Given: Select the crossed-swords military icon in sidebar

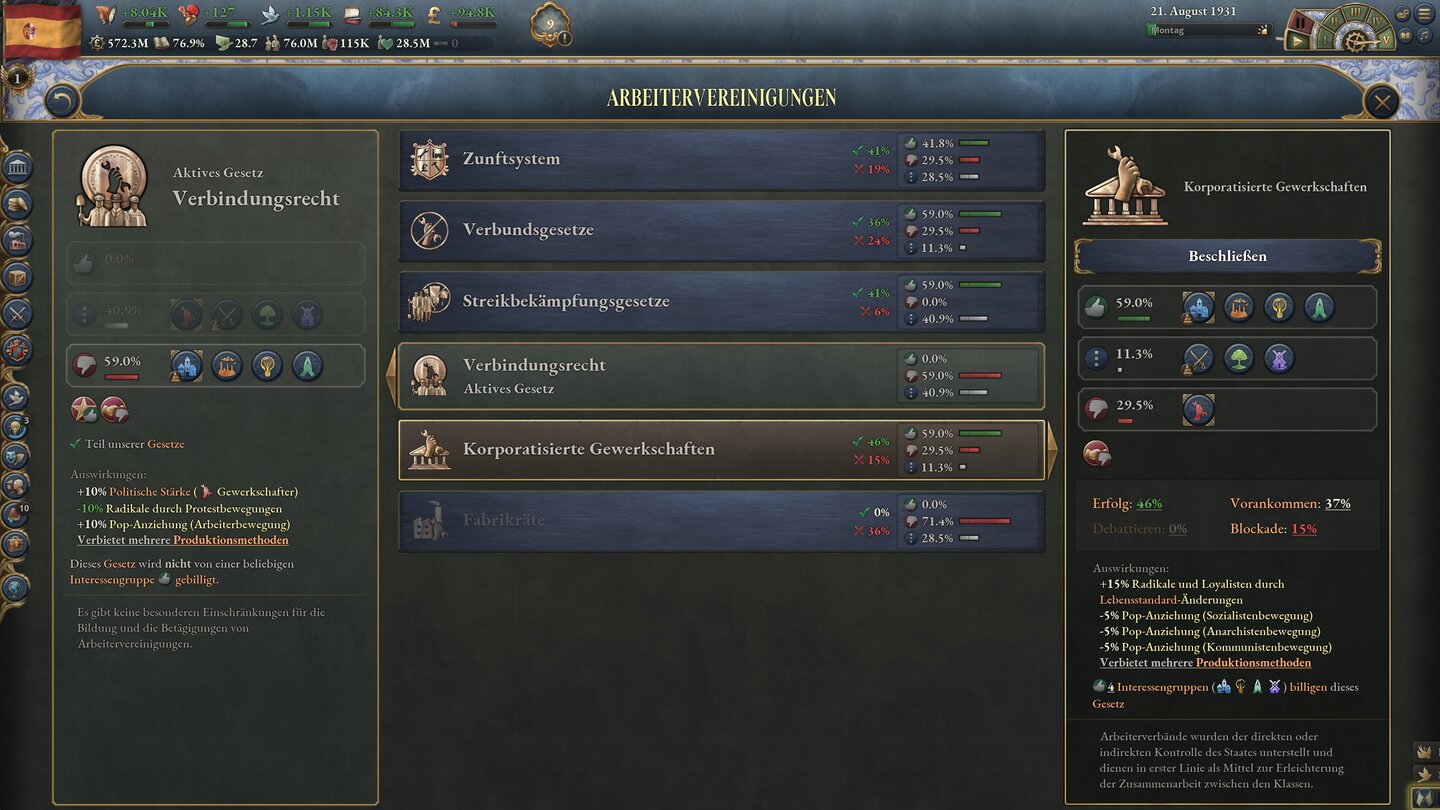Looking at the screenshot, I should pyautogui.click(x=16, y=313).
